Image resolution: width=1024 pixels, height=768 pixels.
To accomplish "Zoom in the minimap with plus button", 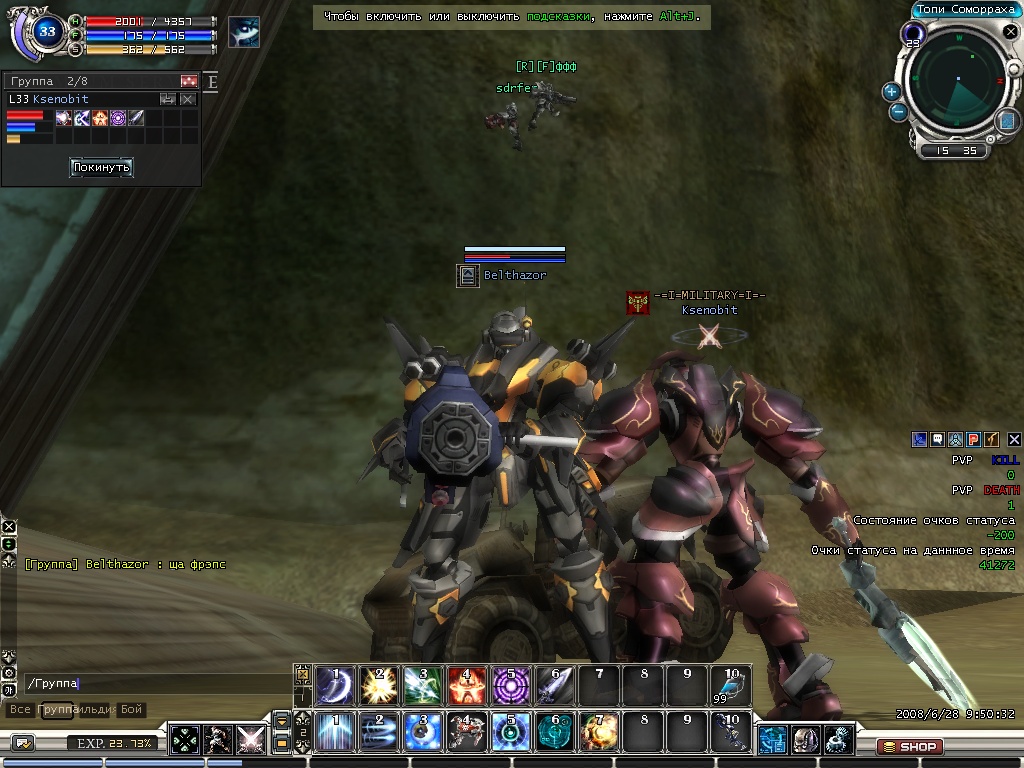I will point(891,91).
